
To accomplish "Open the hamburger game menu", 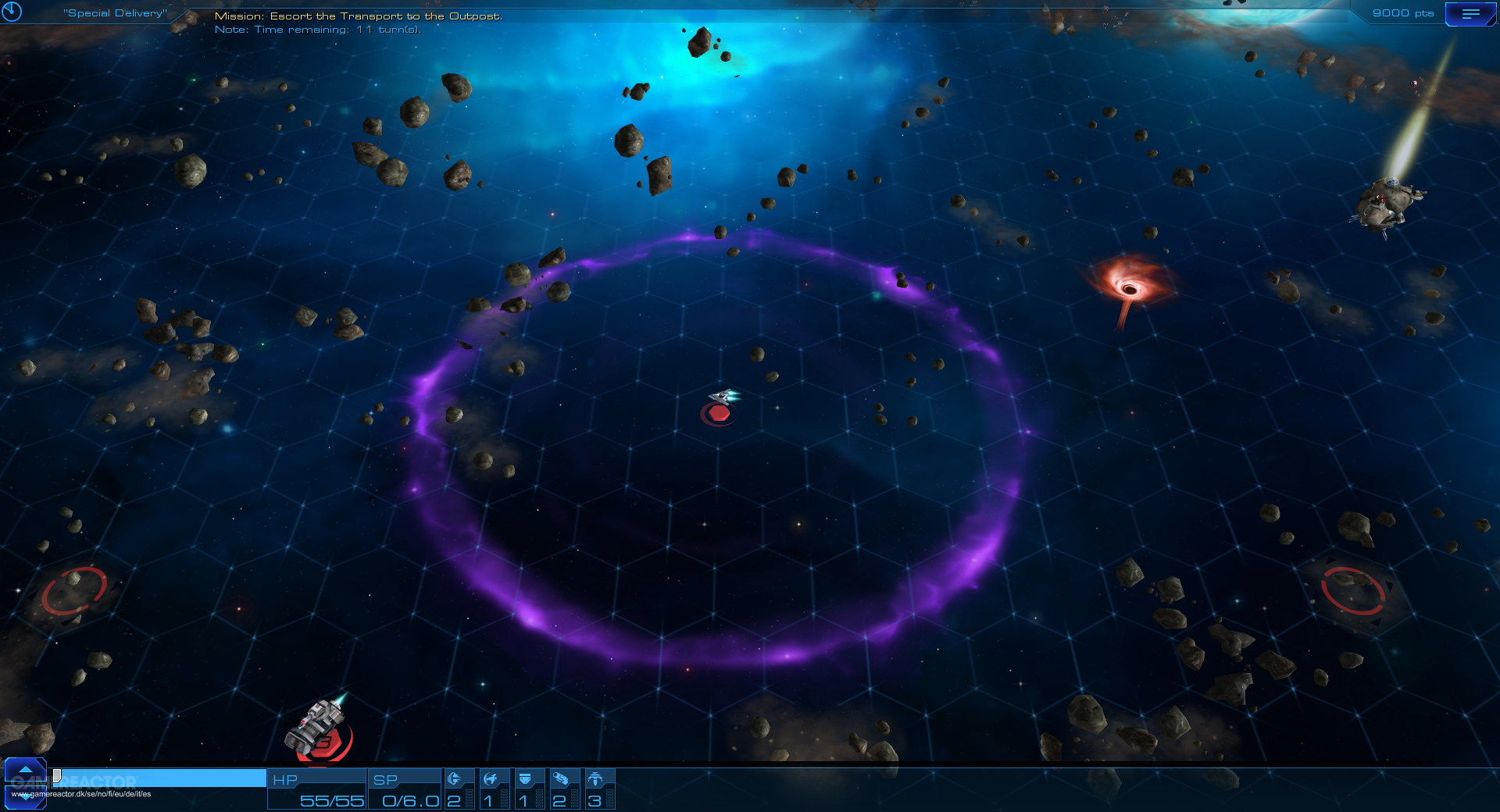I will pos(1472,13).
